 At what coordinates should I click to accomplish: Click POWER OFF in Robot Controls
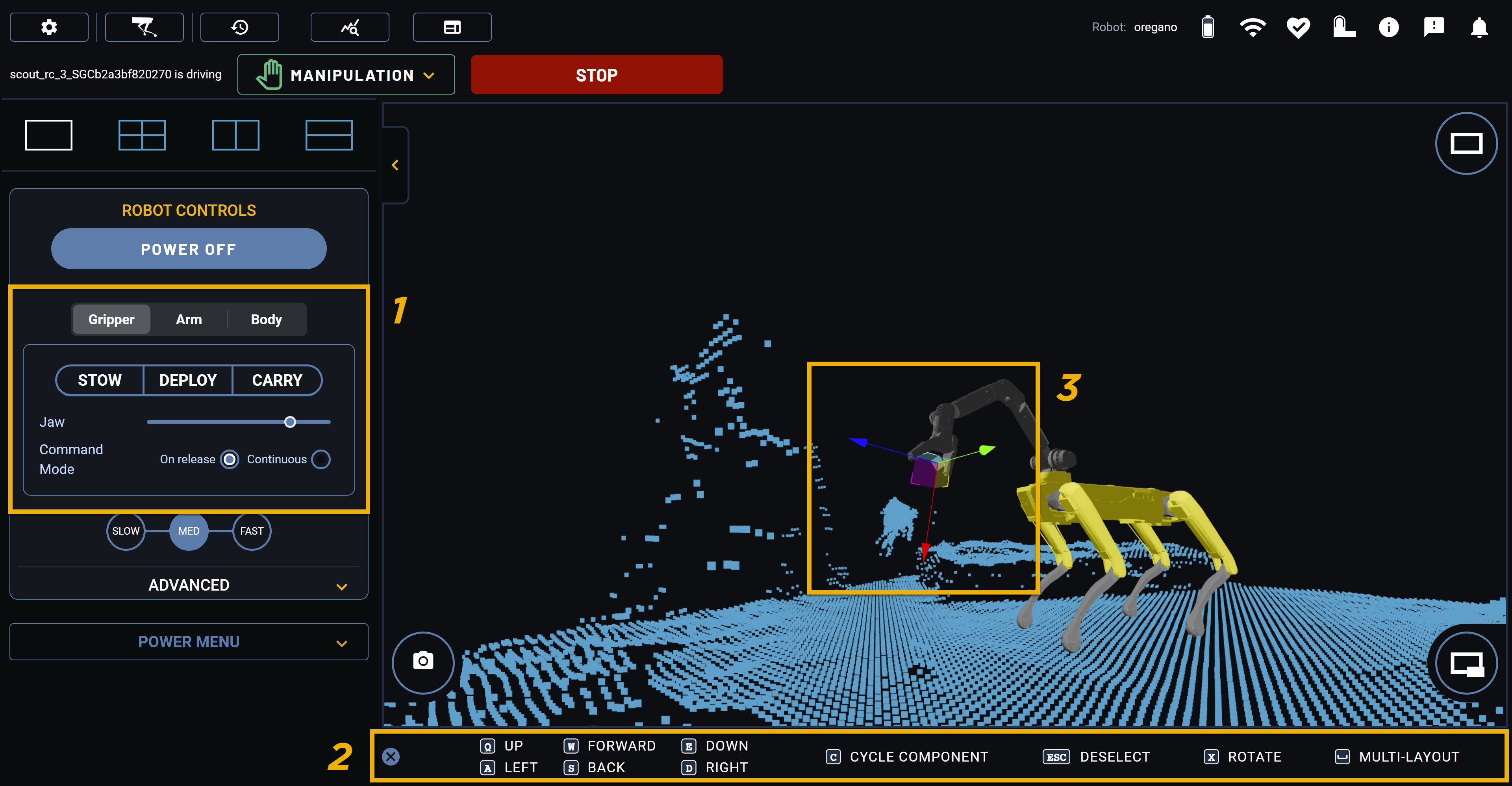tap(189, 249)
